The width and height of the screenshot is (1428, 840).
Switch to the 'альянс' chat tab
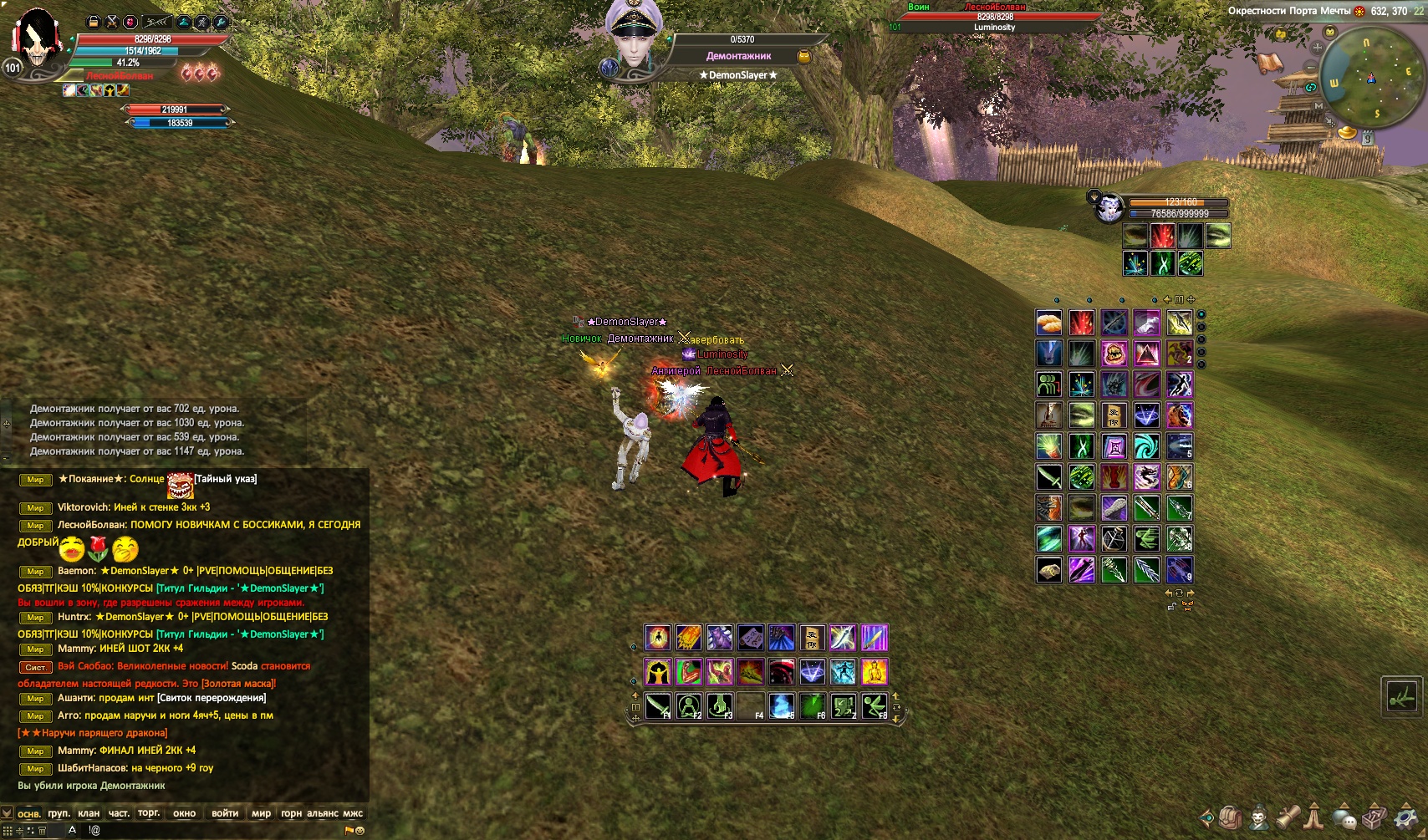[322, 813]
